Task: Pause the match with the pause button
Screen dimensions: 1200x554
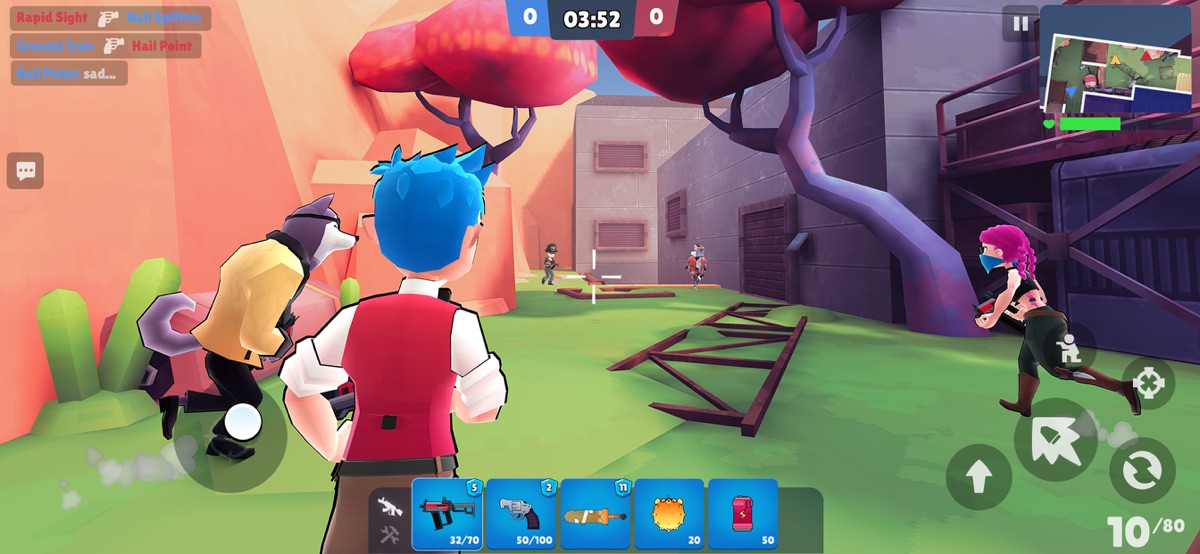Action: [1020, 24]
